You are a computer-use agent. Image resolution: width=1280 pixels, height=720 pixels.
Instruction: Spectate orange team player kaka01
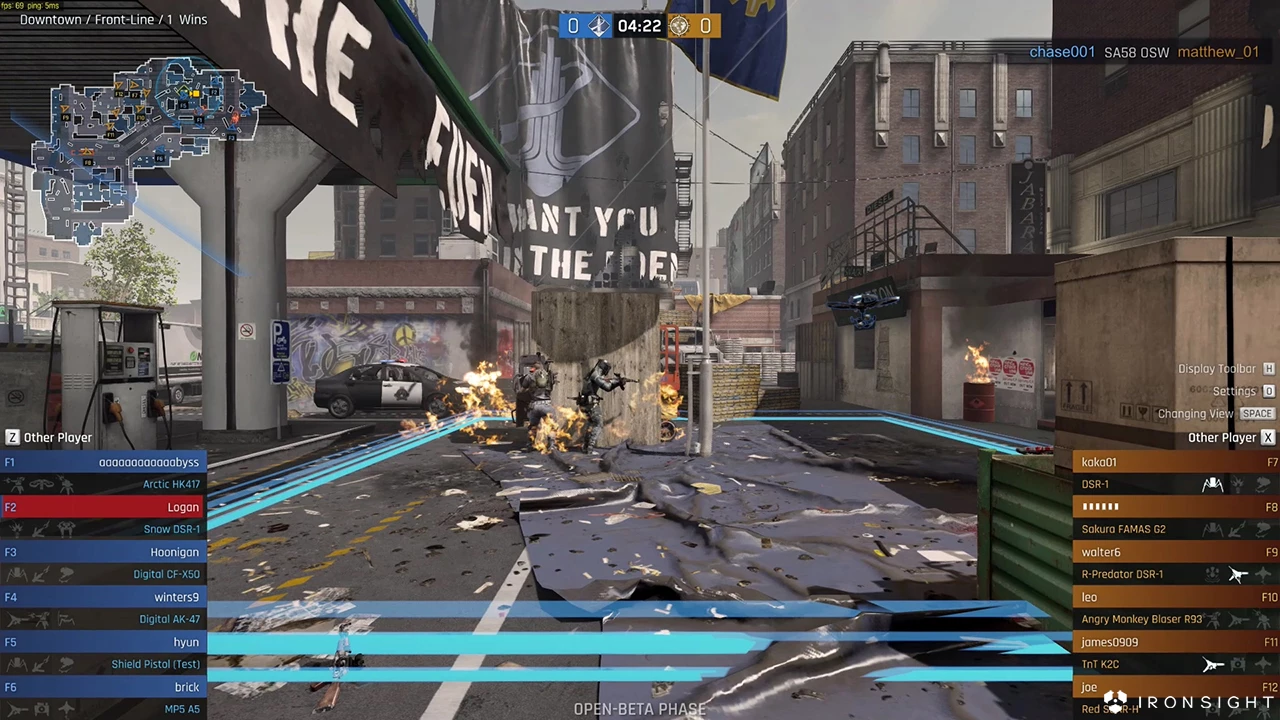coord(1176,462)
